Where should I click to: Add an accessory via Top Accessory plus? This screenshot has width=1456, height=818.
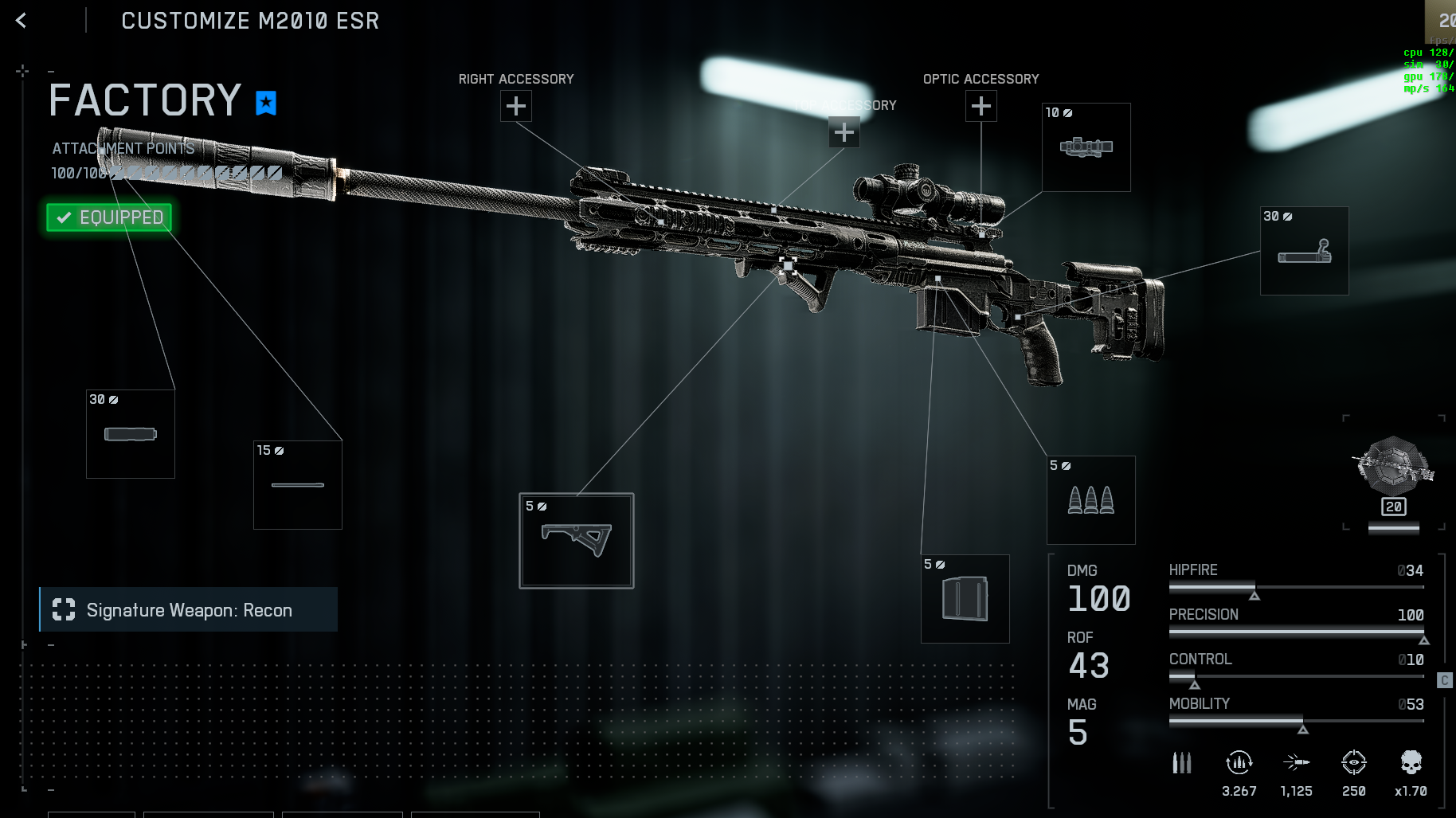[x=844, y=132]
